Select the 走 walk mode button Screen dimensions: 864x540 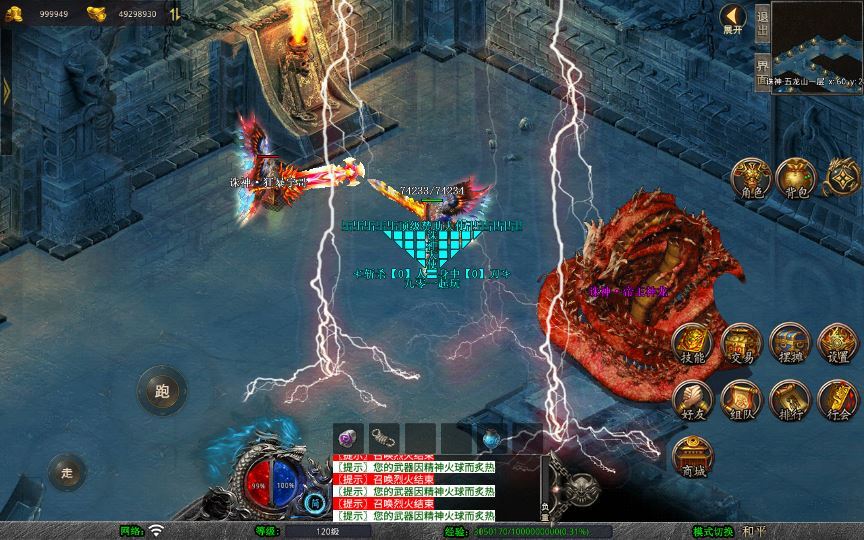point(68,472)
